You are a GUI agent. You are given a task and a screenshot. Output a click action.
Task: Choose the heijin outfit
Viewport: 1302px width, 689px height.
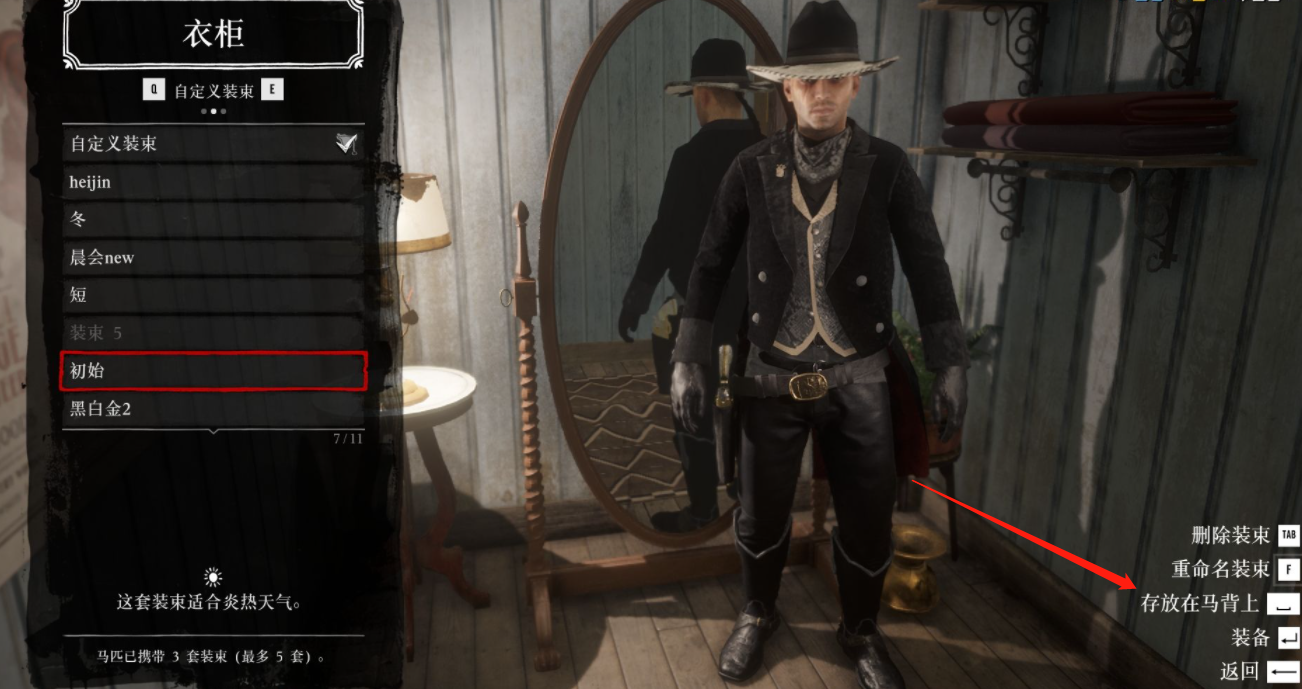(x=212, y=182)
